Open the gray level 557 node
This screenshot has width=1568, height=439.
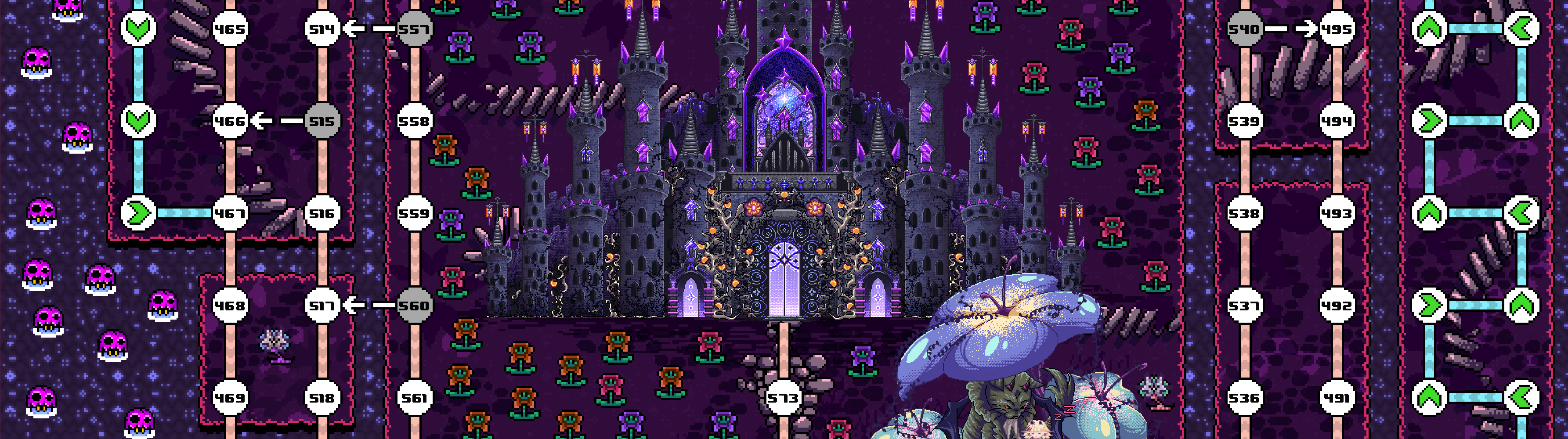(415, 29)
